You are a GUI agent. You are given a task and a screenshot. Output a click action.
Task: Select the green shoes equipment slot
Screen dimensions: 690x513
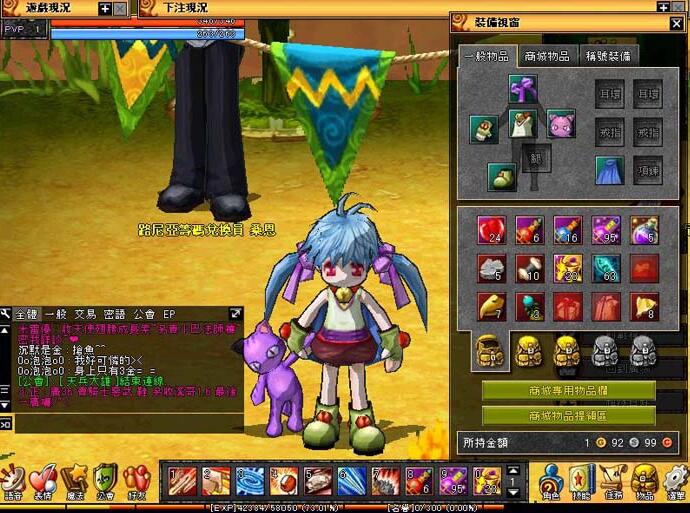502,177
